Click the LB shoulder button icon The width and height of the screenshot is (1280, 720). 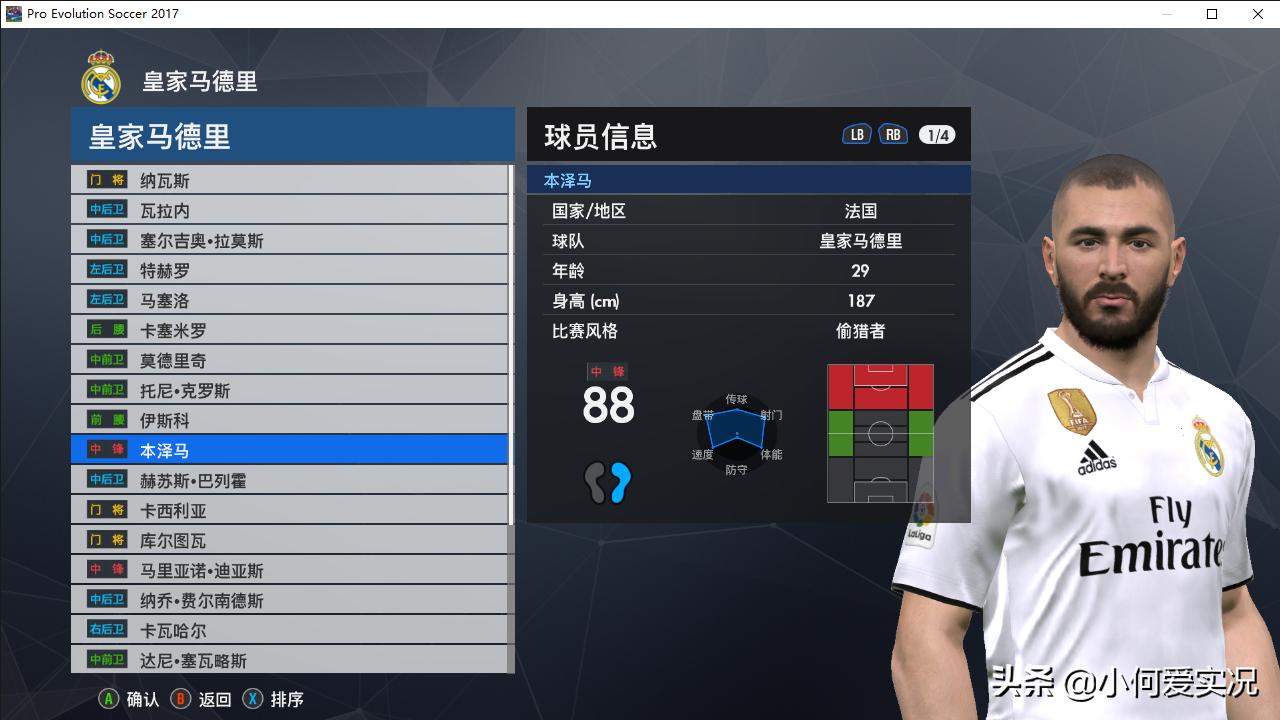856,132
